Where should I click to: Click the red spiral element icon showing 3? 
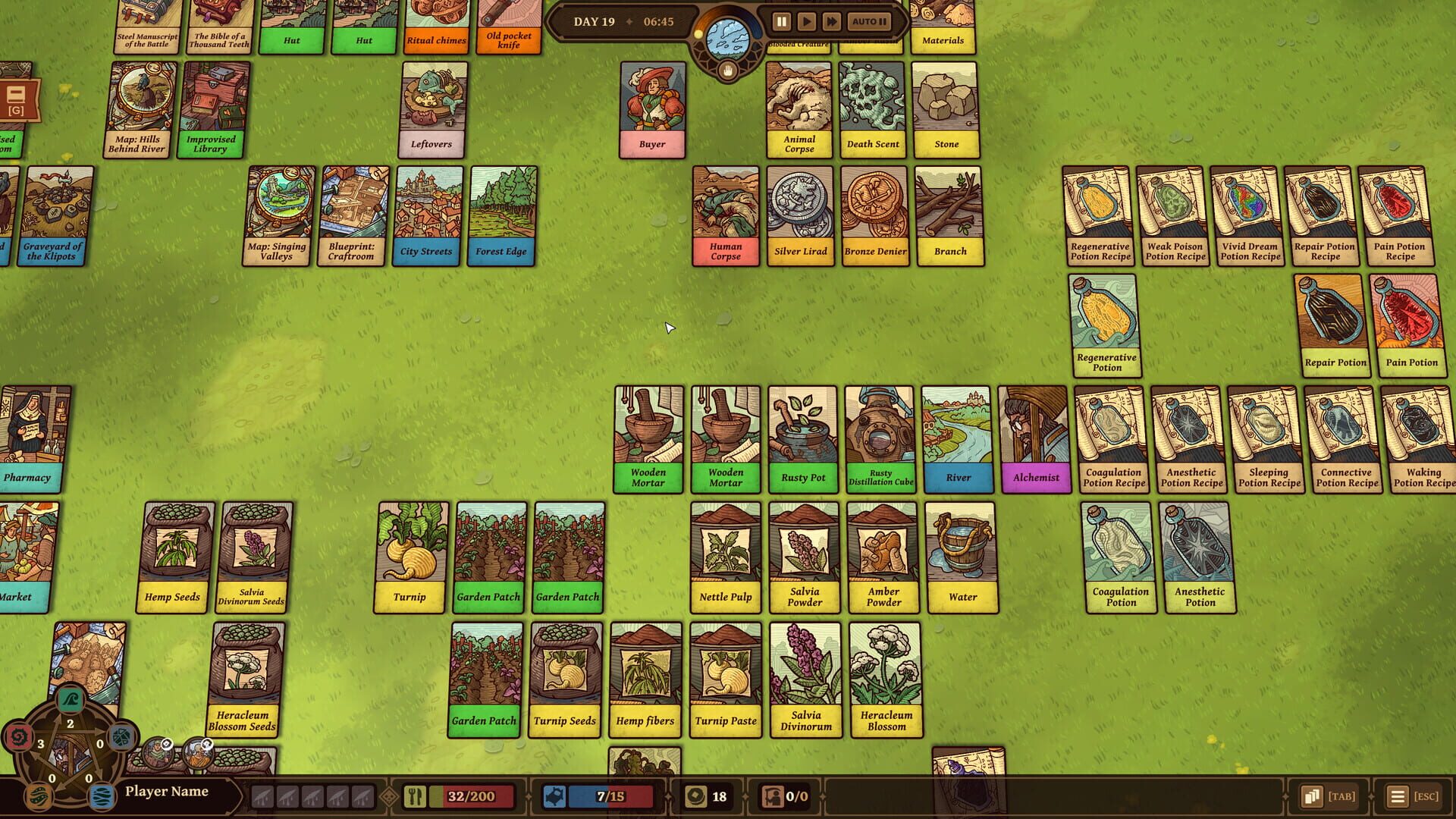[x=20, y=737]
